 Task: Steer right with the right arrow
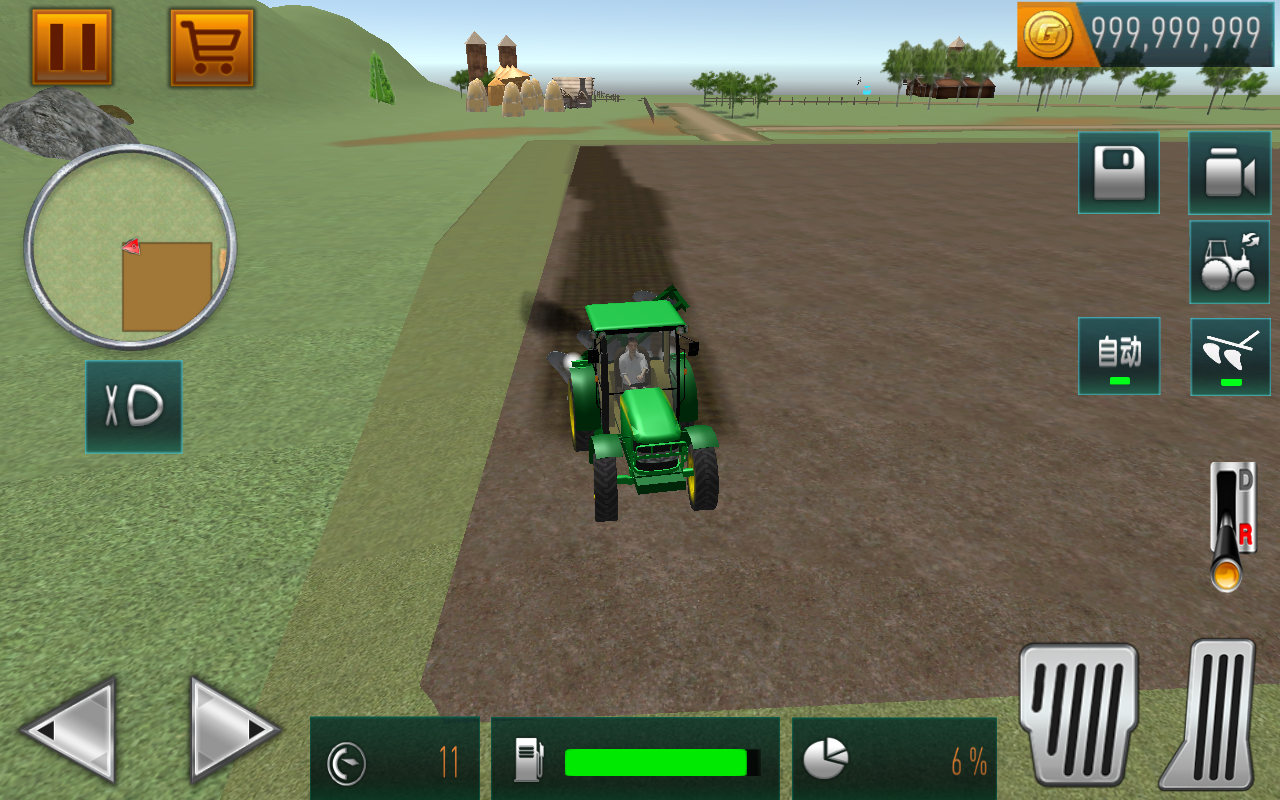click(x=232, y=728)
